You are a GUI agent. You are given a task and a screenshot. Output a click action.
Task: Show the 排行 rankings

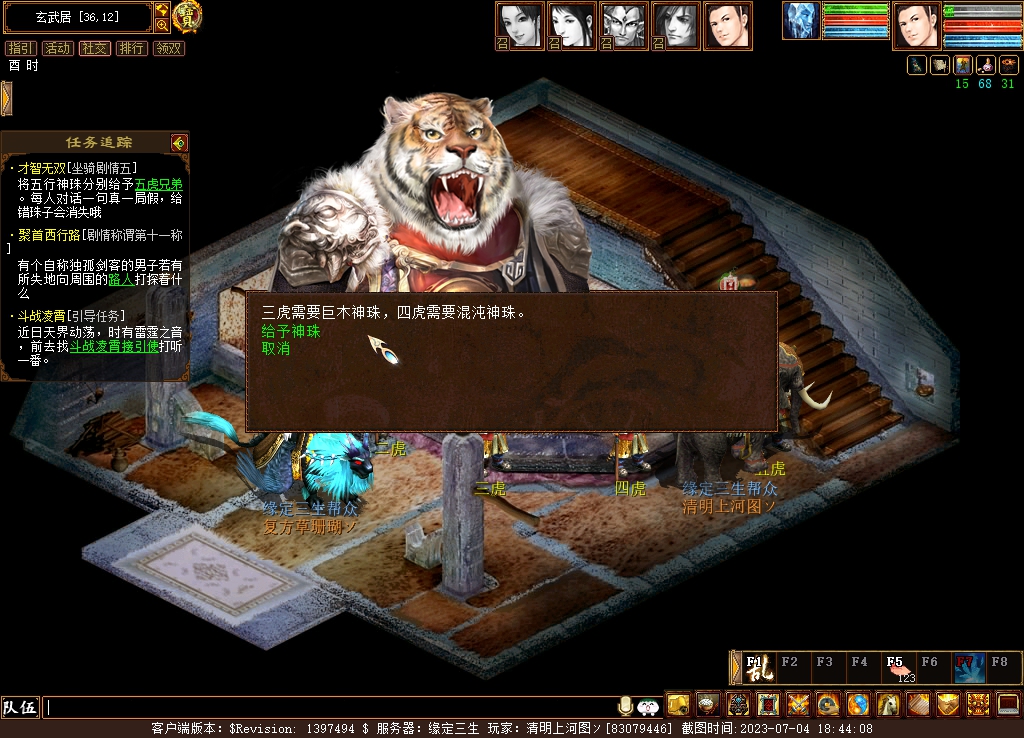(x=131, y=48)
